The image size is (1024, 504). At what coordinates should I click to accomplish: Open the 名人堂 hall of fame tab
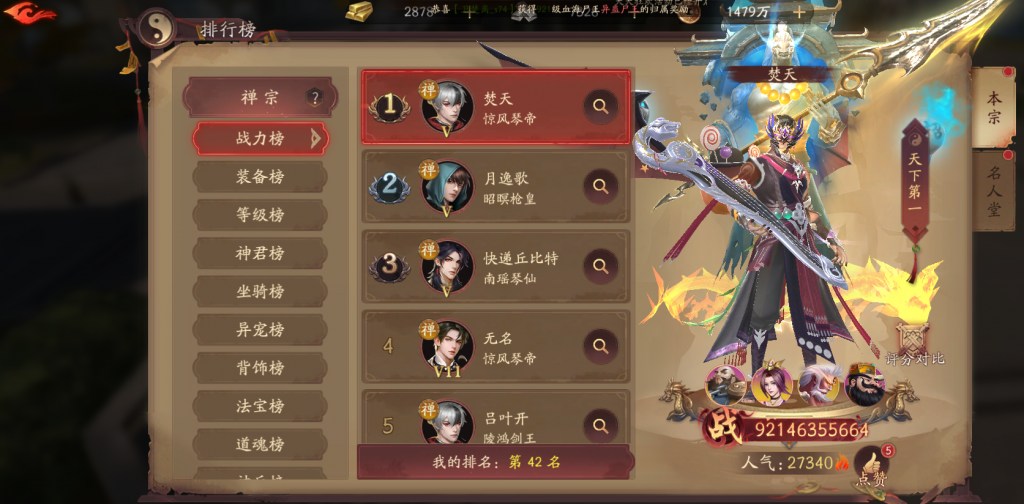click(x=994, y=190)
